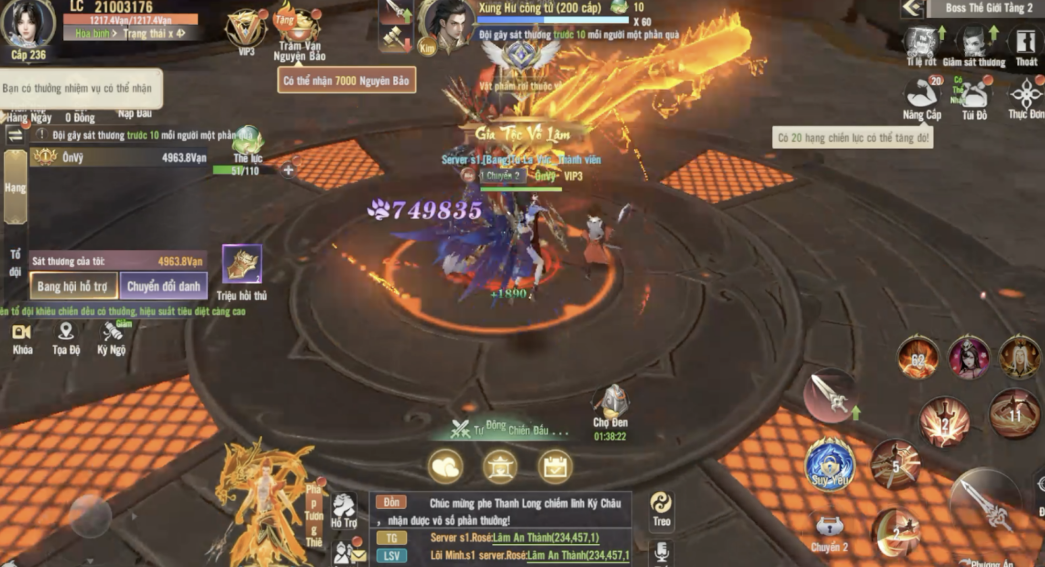This screenshot has width=1045, height=567.
Task: Open the Nâng Cấp upgrade menu
Action: [921, 97]
